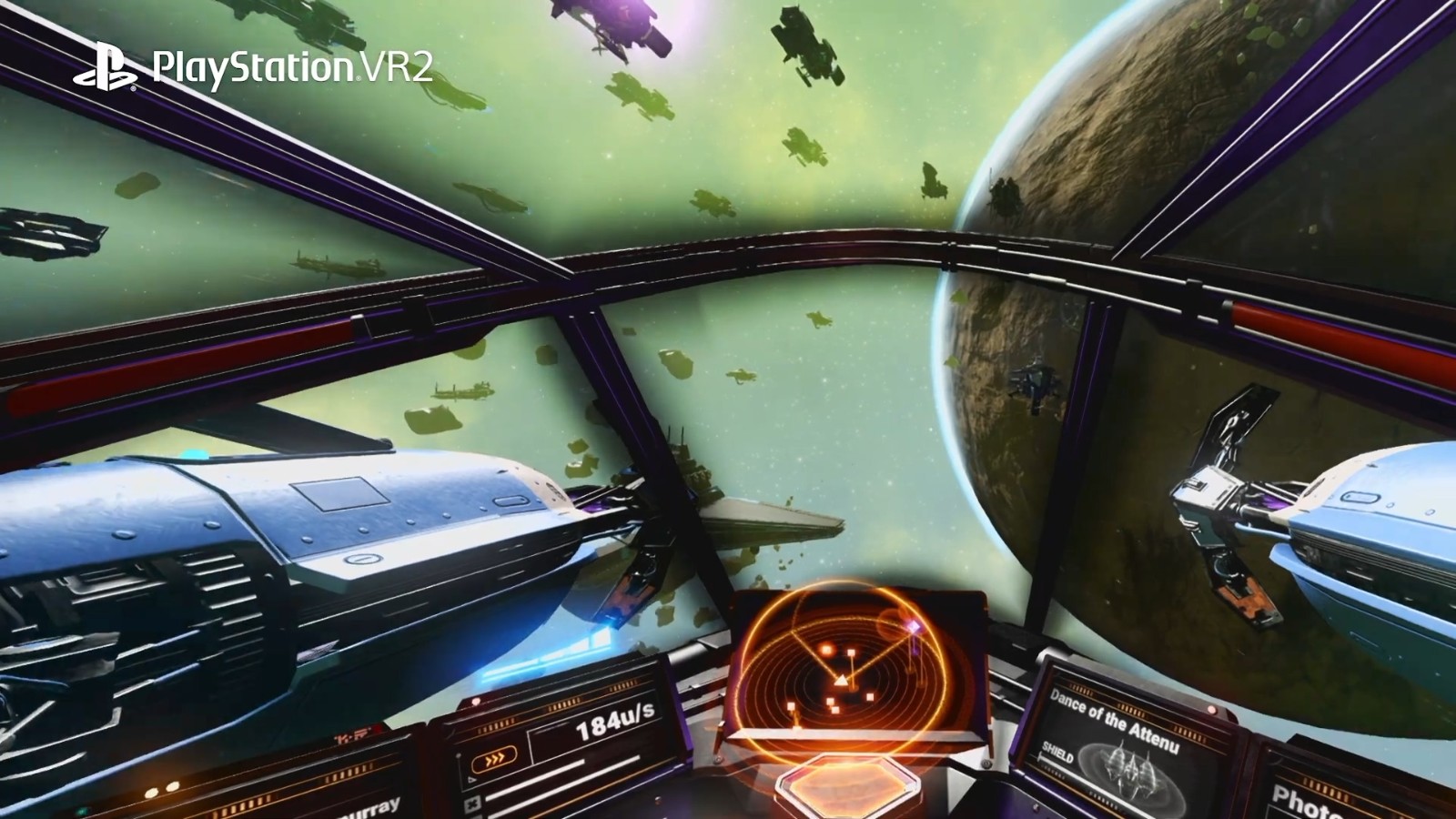The height and width of the screenshot is (819, 1456).
Task: Click the PlayStation logo icon
Action: click(107, 62)
